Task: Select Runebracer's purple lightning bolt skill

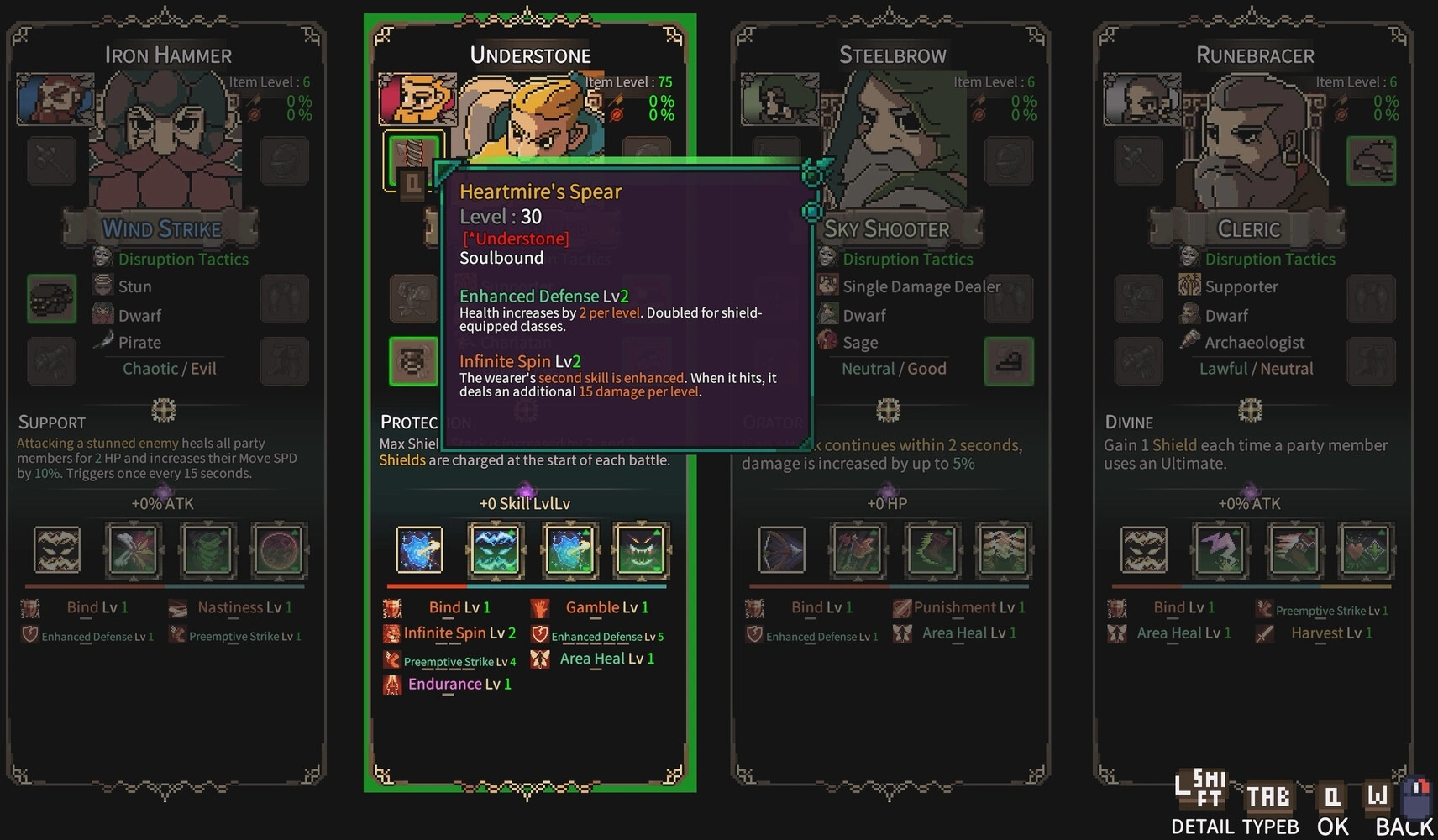Action: tap(1220, 550)
